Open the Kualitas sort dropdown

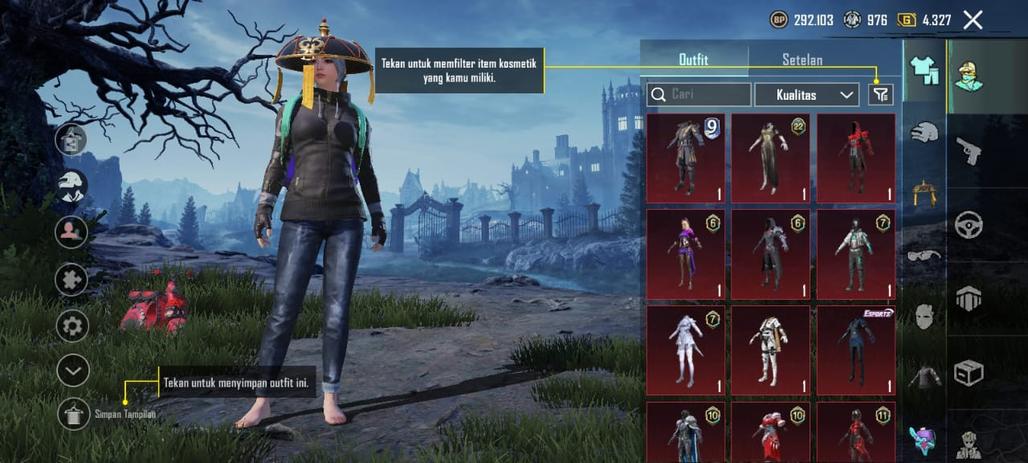806,95
